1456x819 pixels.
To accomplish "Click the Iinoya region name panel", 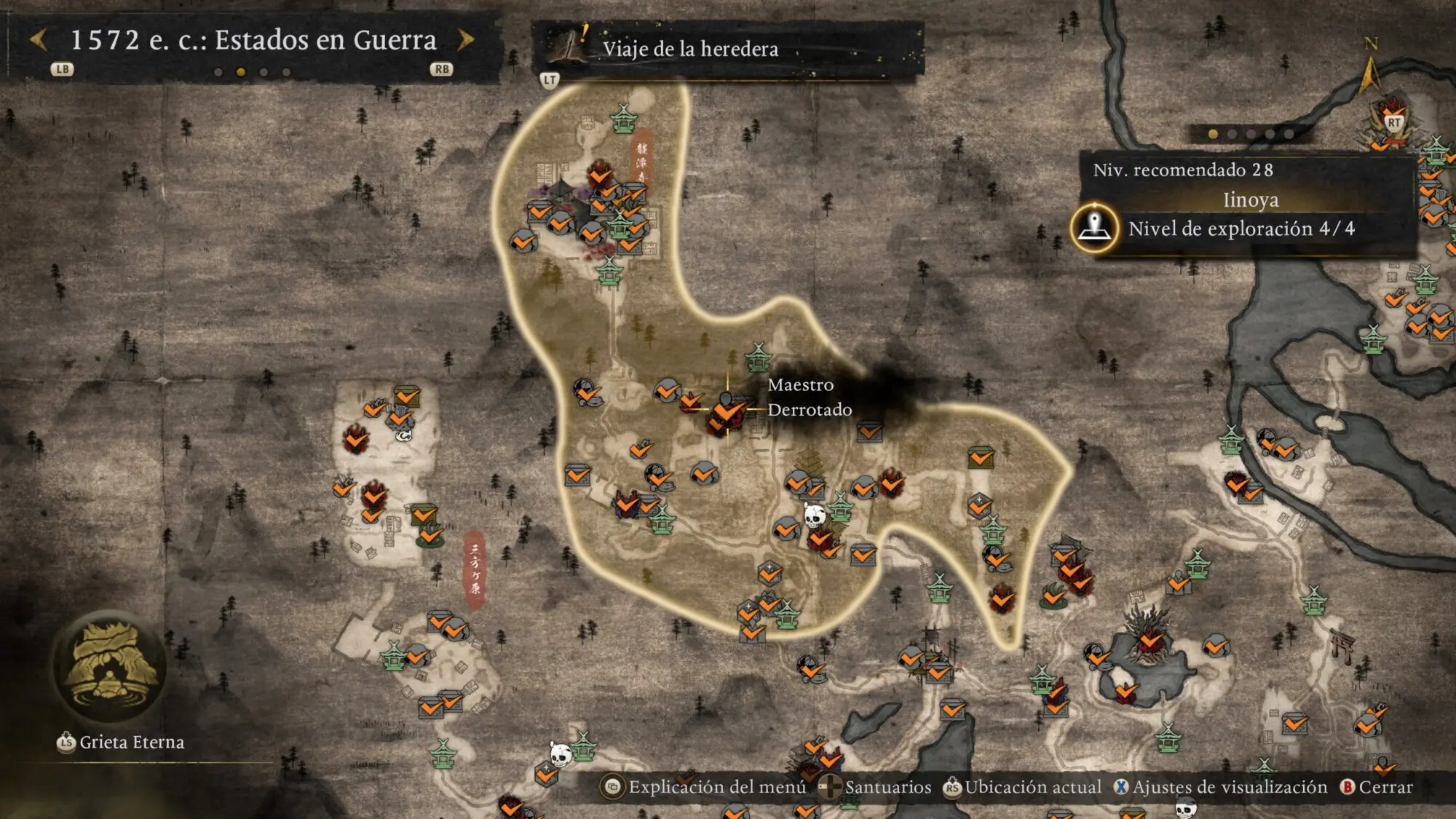I will click(x=1250, y=199).
